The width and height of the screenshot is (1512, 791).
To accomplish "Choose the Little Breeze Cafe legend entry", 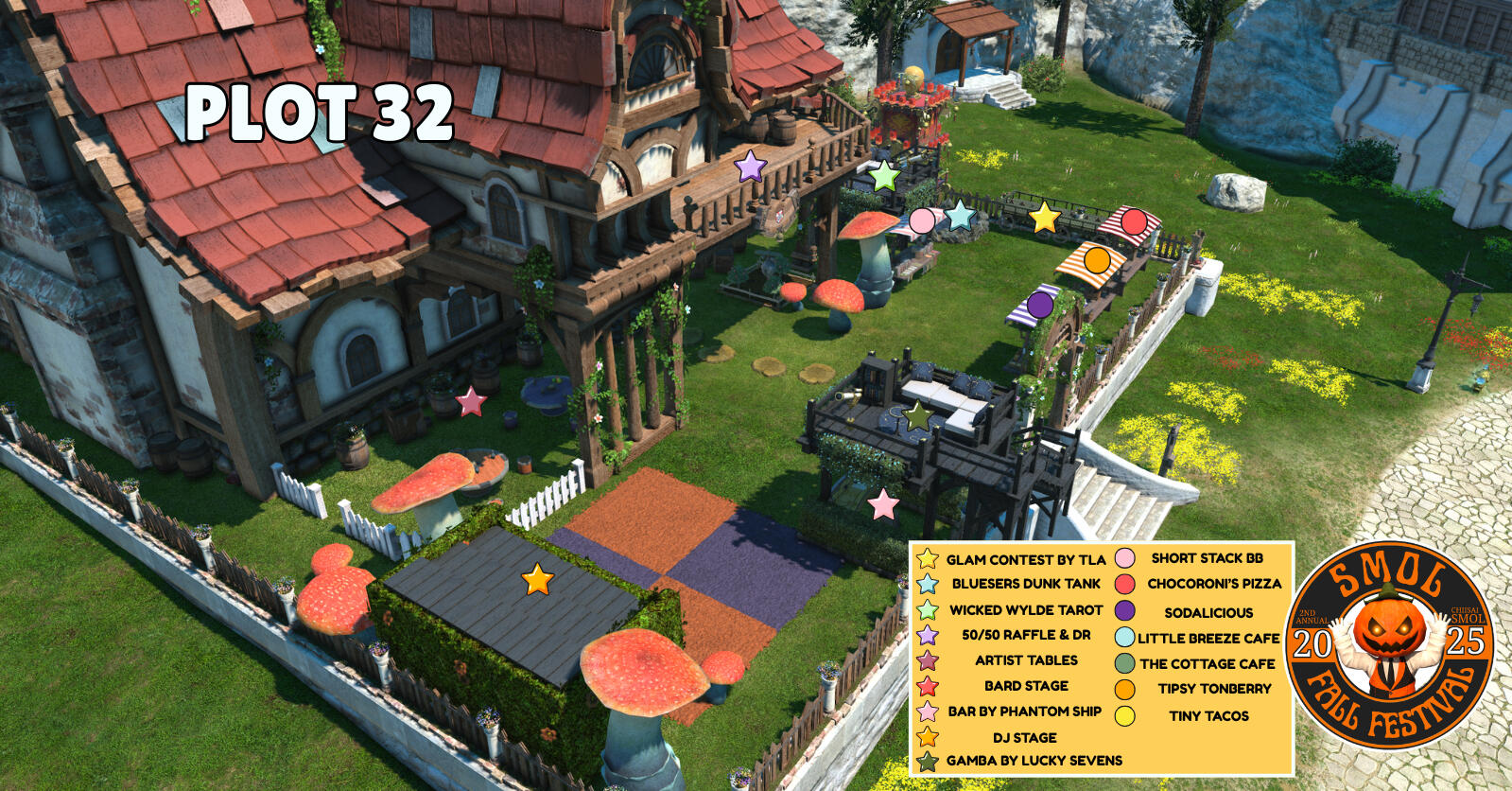I will tap(1208, 639).
